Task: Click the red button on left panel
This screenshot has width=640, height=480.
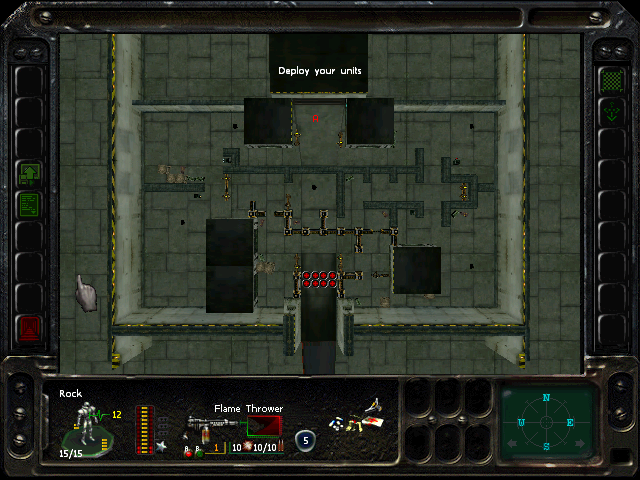Action: (30, 328)
